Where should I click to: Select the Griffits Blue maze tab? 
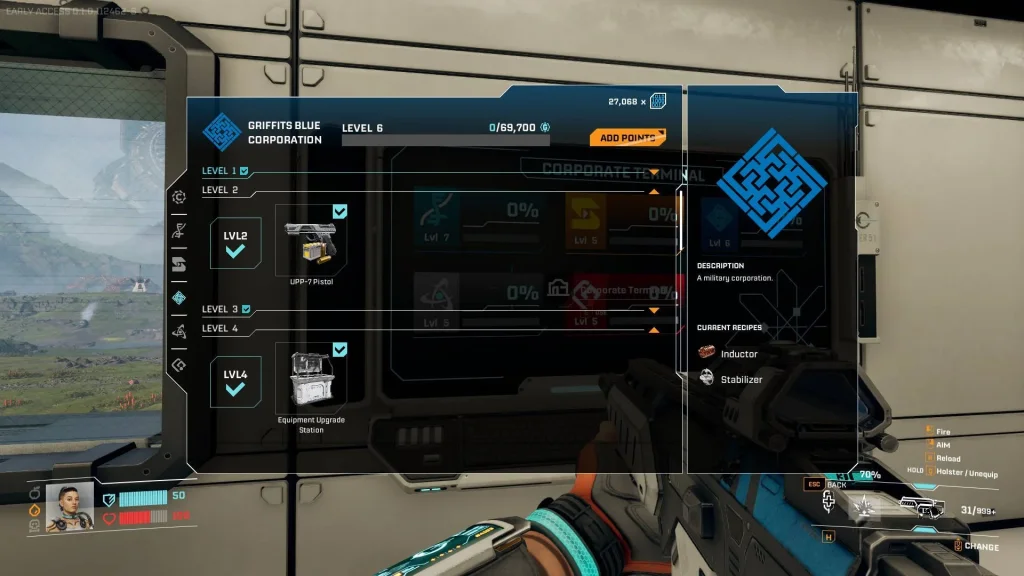coord(179,298)
